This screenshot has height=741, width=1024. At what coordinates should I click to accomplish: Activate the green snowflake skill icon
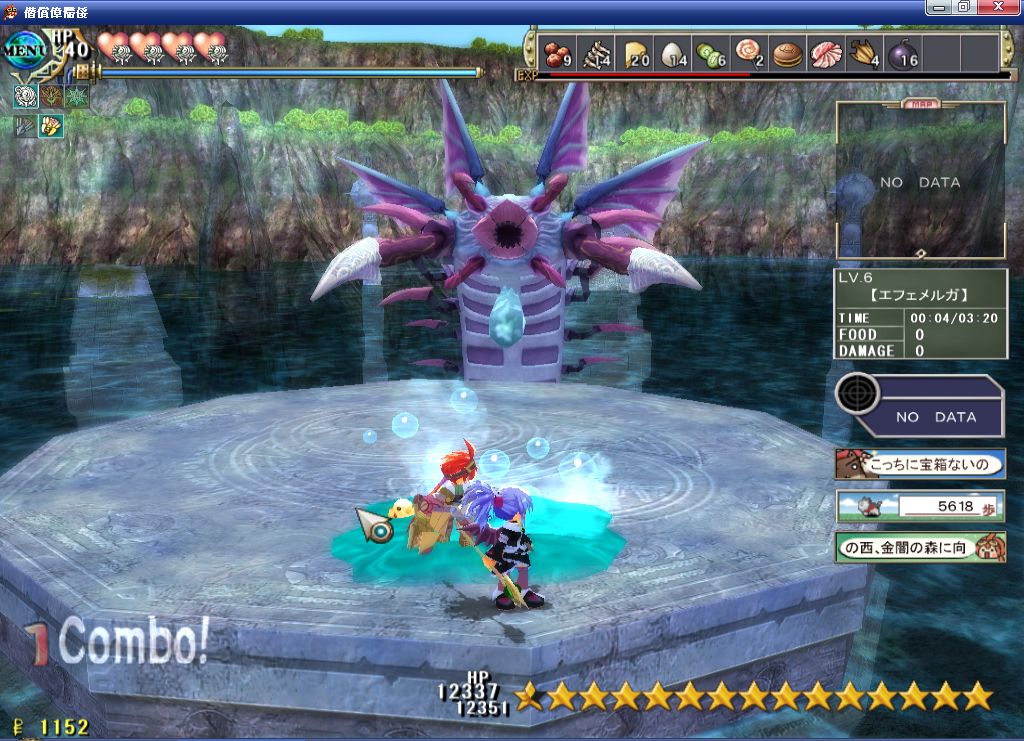coord(77,97)
